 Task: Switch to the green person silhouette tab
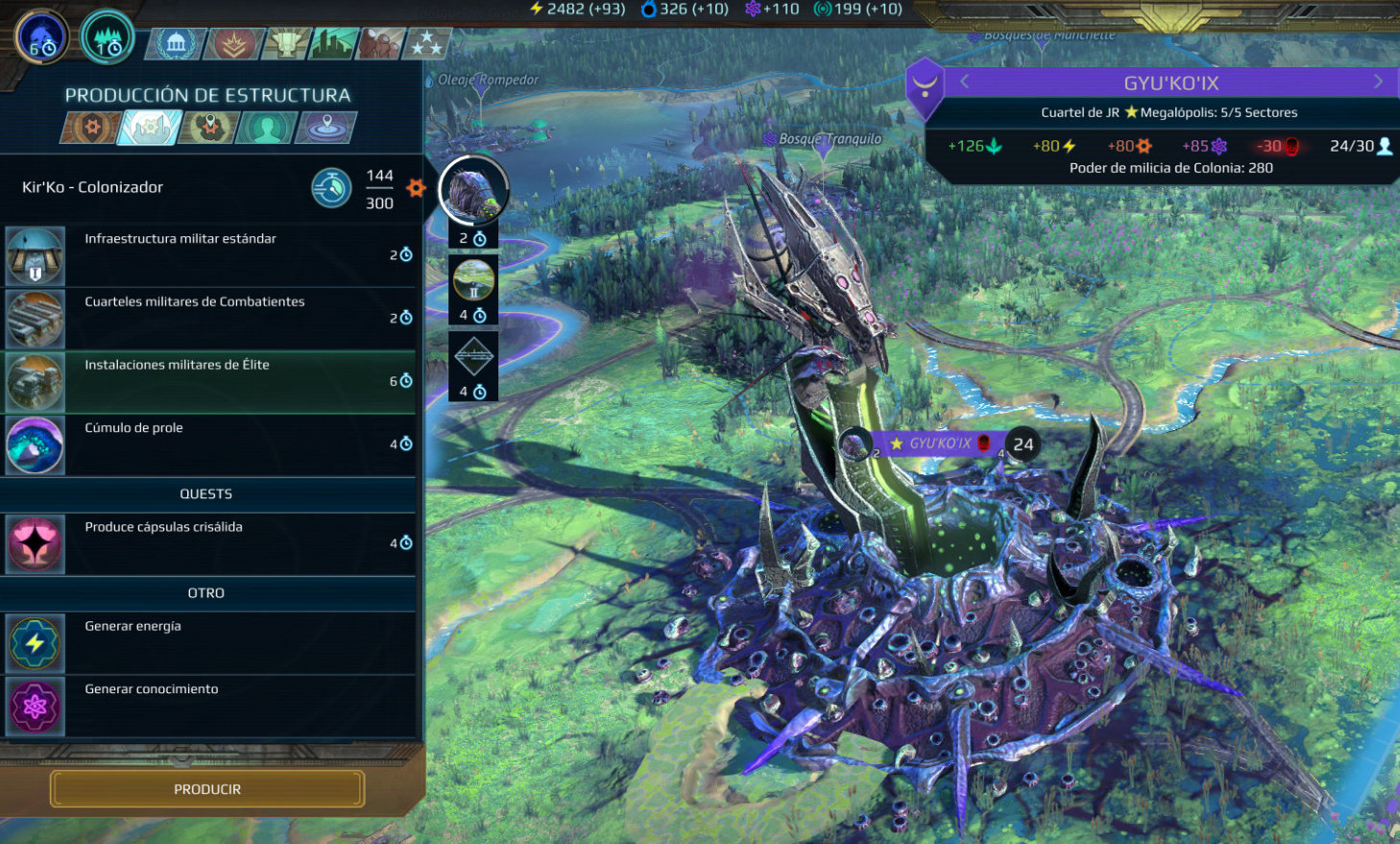tap(267, 128)
